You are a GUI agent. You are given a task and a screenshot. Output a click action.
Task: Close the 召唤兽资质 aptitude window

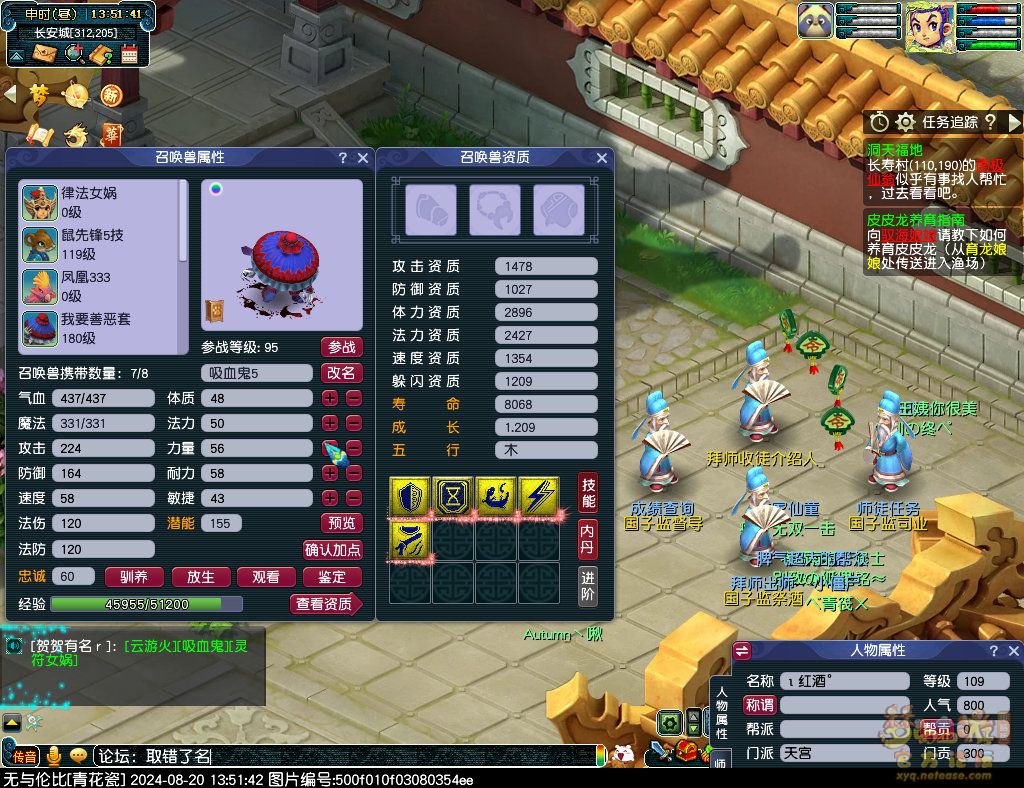(x=602, y=158)
